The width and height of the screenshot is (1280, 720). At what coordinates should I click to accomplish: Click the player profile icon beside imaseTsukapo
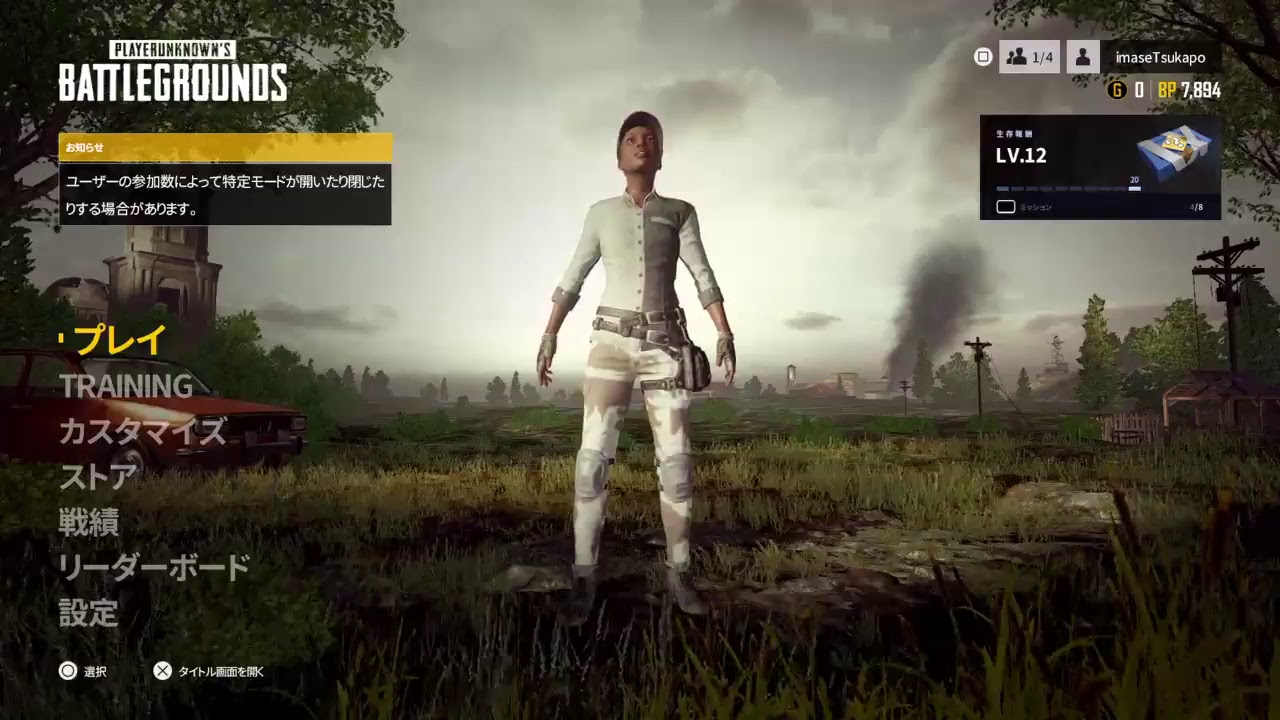(x=1085, y=57)
